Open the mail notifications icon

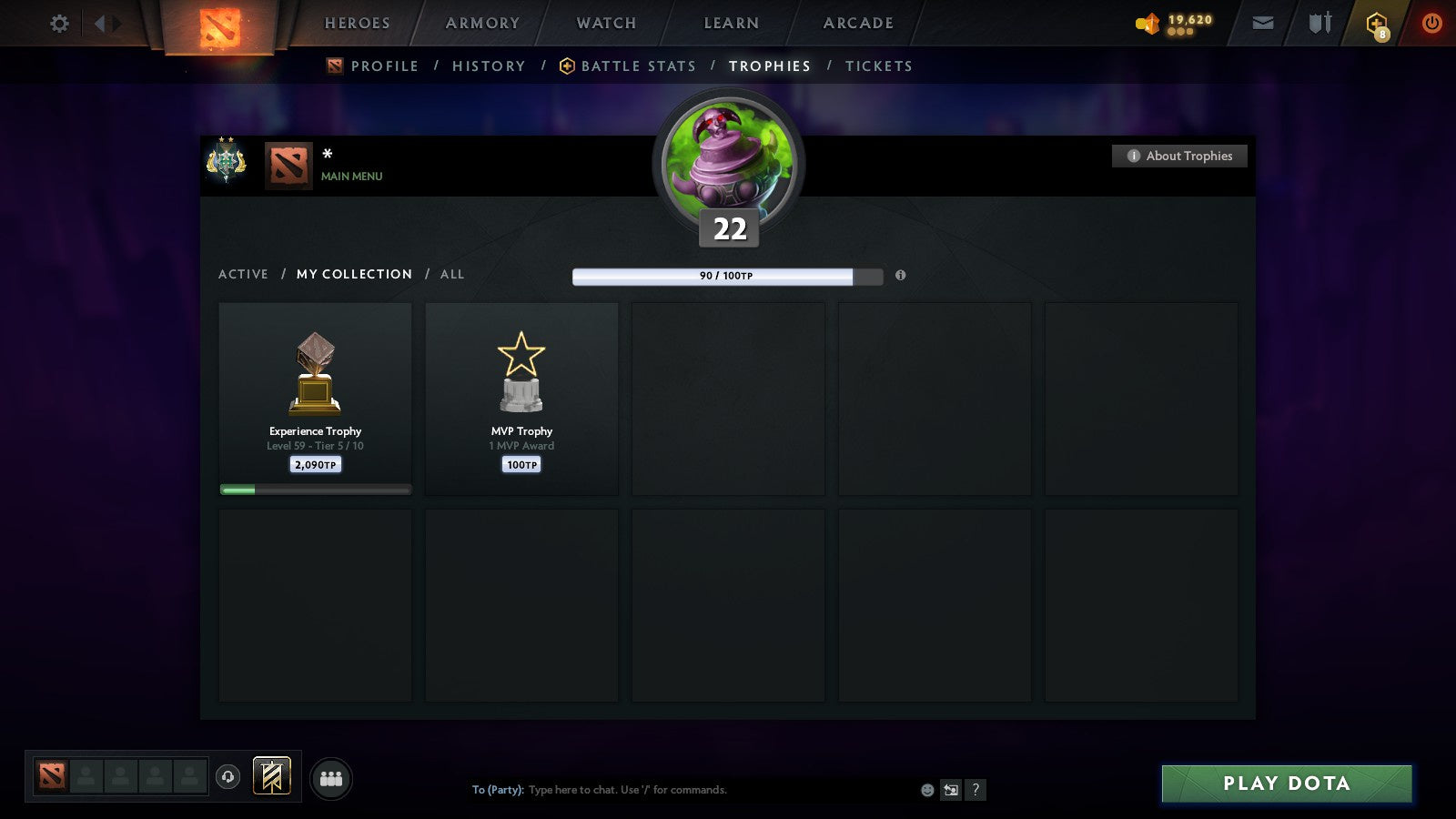click(1263, 23)
